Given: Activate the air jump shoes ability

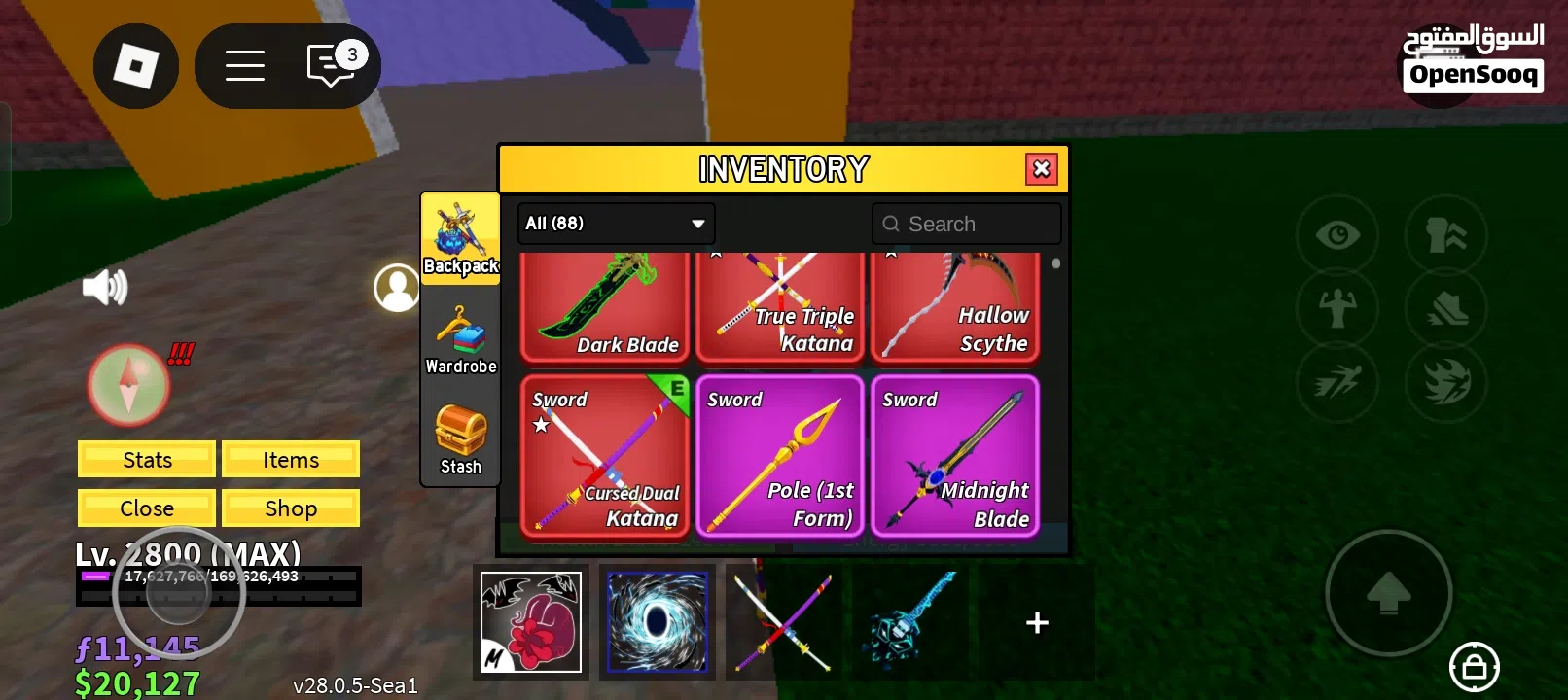Looking at the screenshot, I should point(1446,308).
